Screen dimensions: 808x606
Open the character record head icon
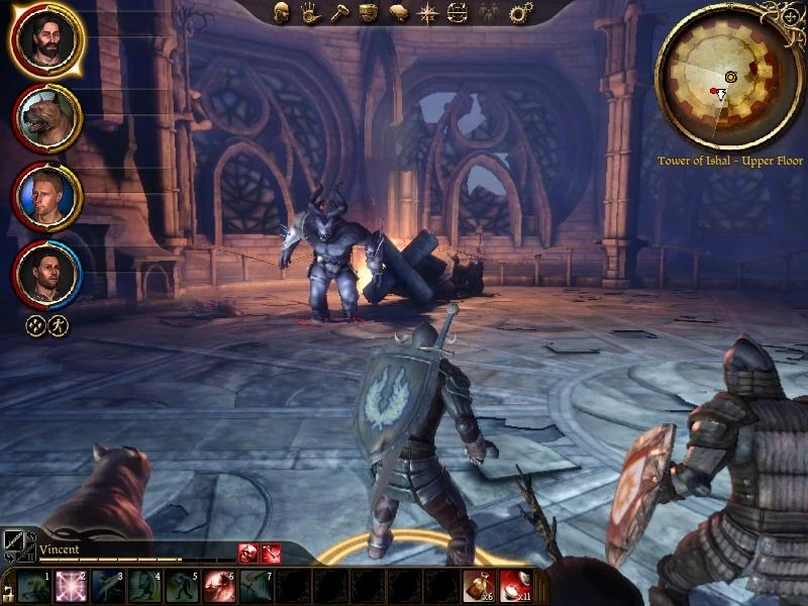[281, 13]
